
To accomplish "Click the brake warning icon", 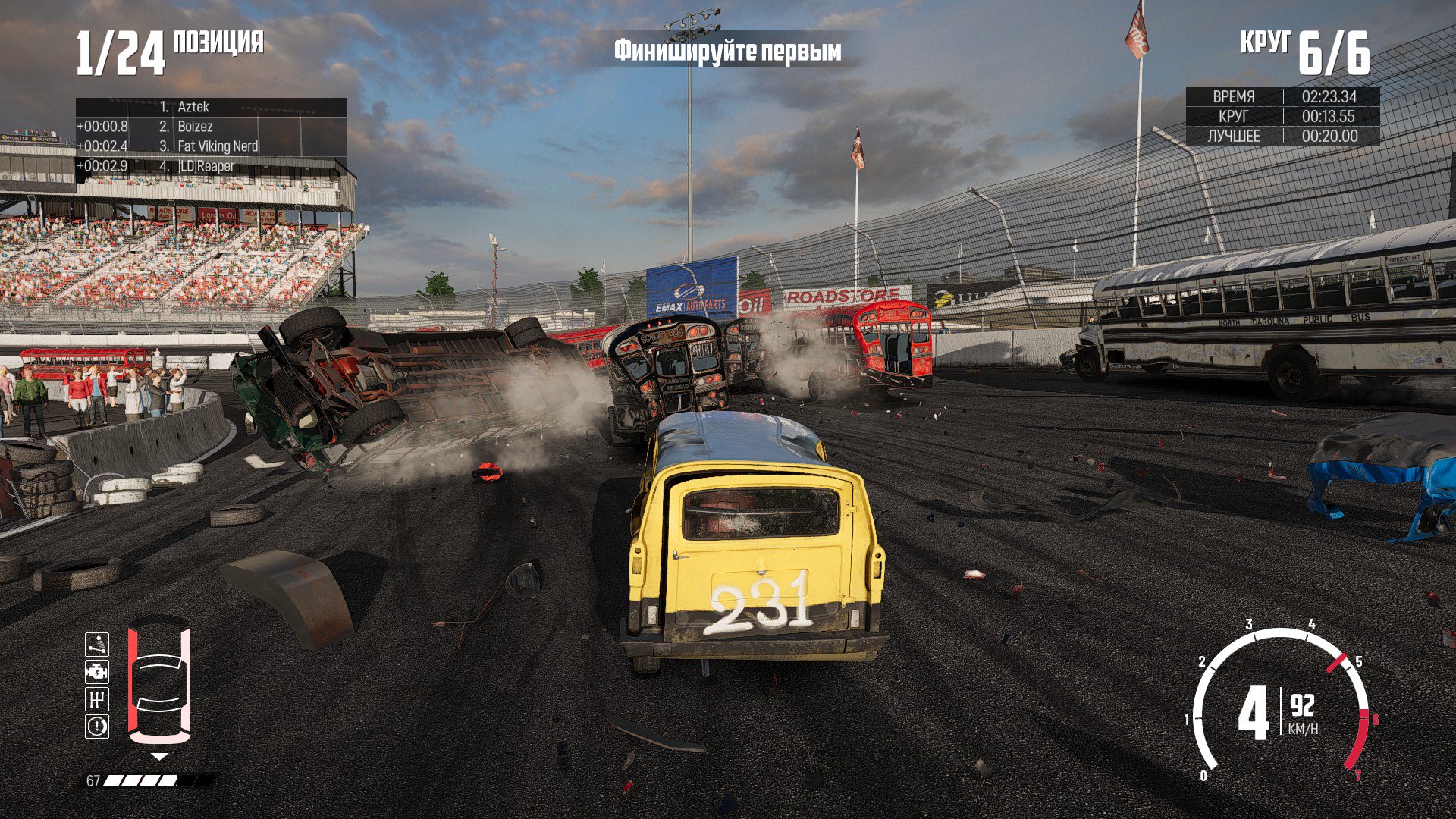I will (97, 726).
